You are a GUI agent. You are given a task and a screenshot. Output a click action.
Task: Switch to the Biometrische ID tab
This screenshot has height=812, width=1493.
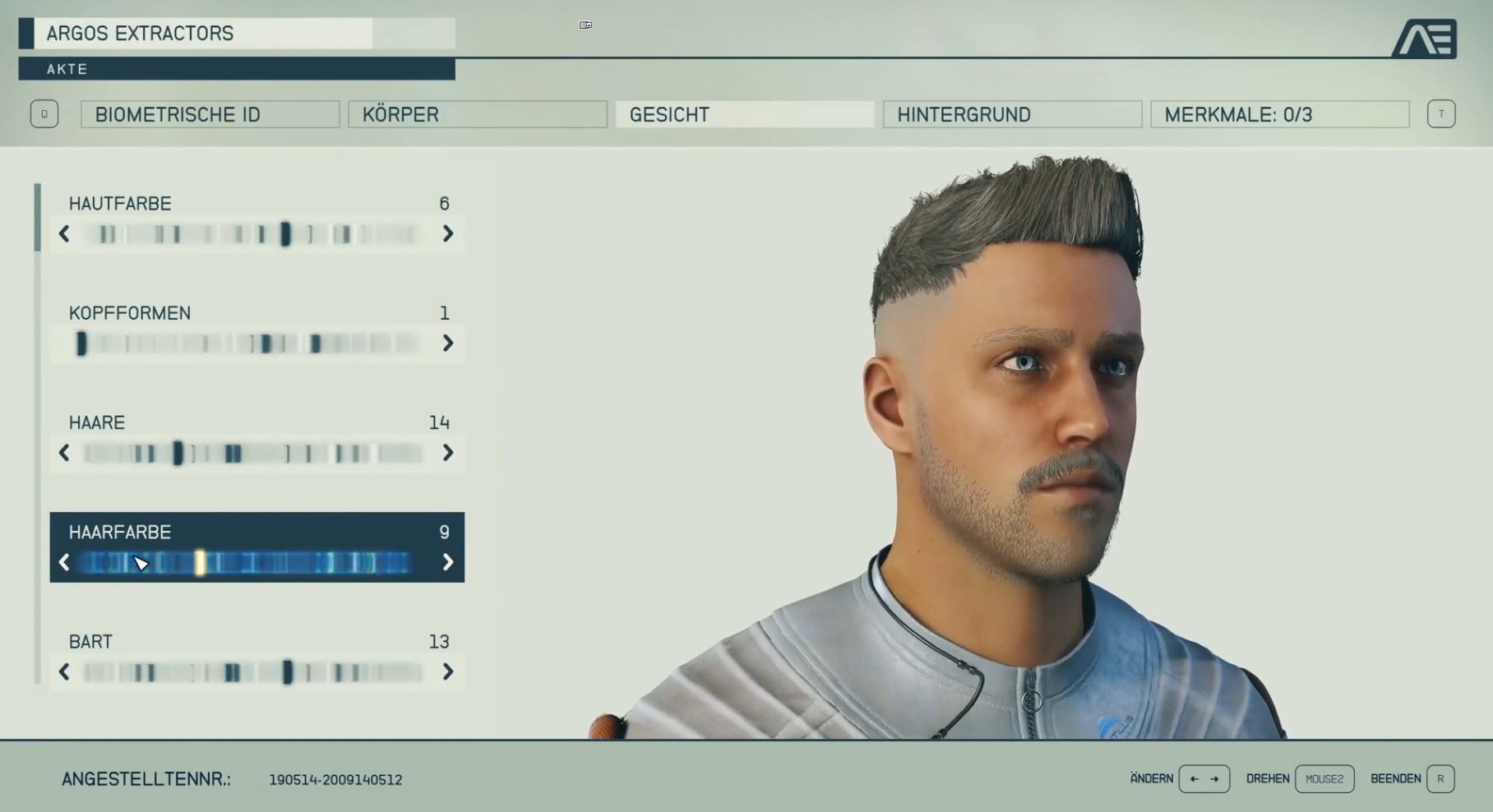point(210,114)
